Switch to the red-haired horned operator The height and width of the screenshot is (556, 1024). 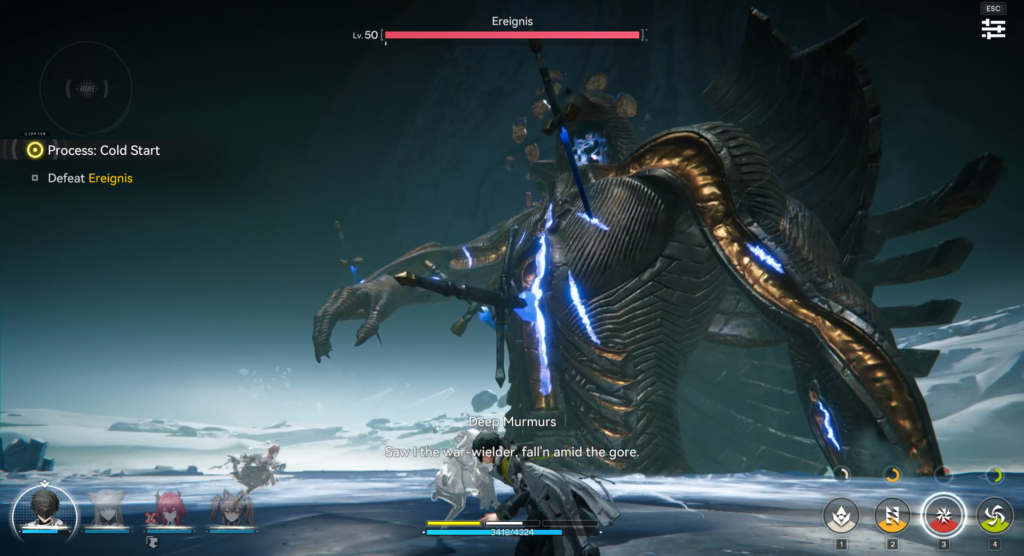[x=168, y=508]
